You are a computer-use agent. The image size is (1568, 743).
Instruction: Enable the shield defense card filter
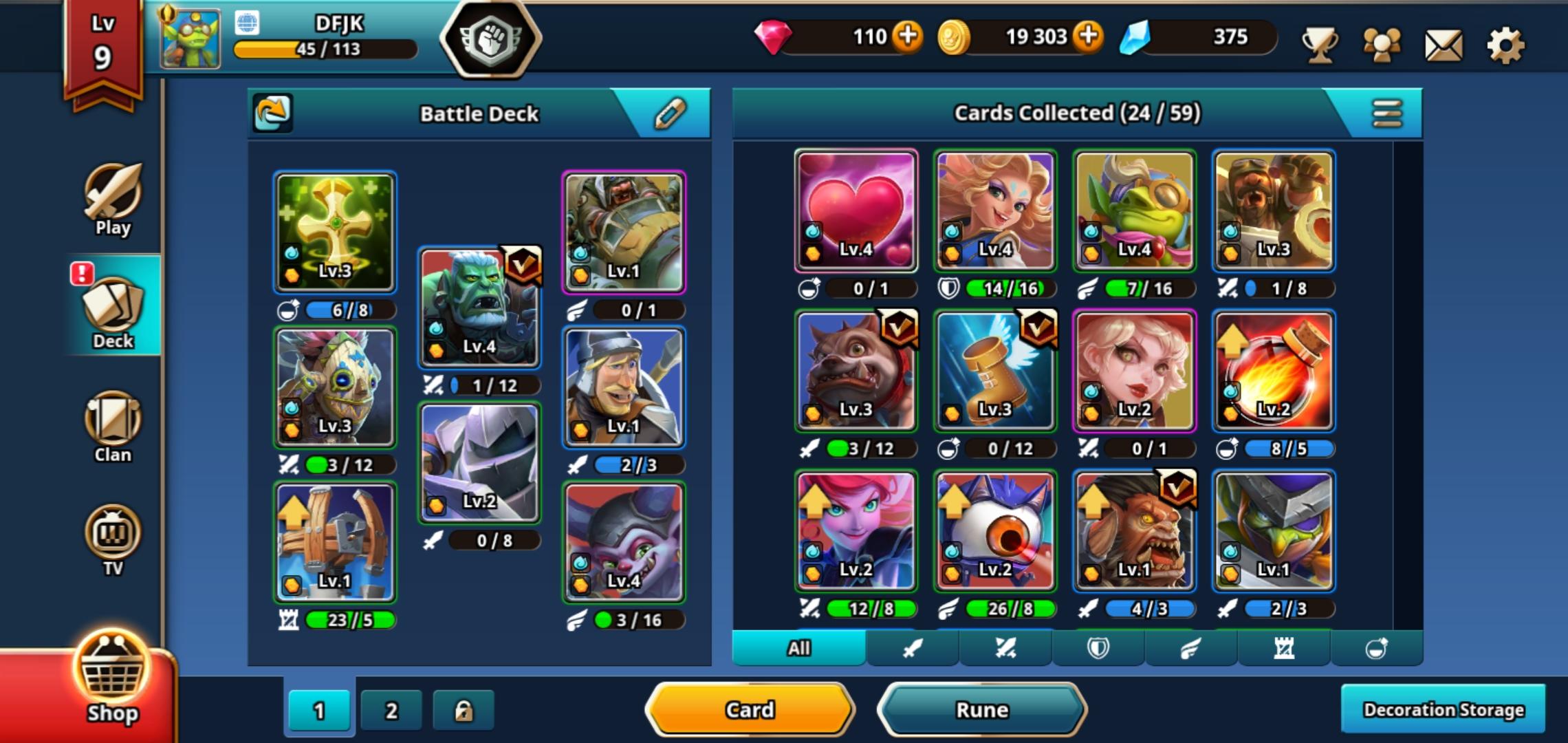(x=1098, y=647)
